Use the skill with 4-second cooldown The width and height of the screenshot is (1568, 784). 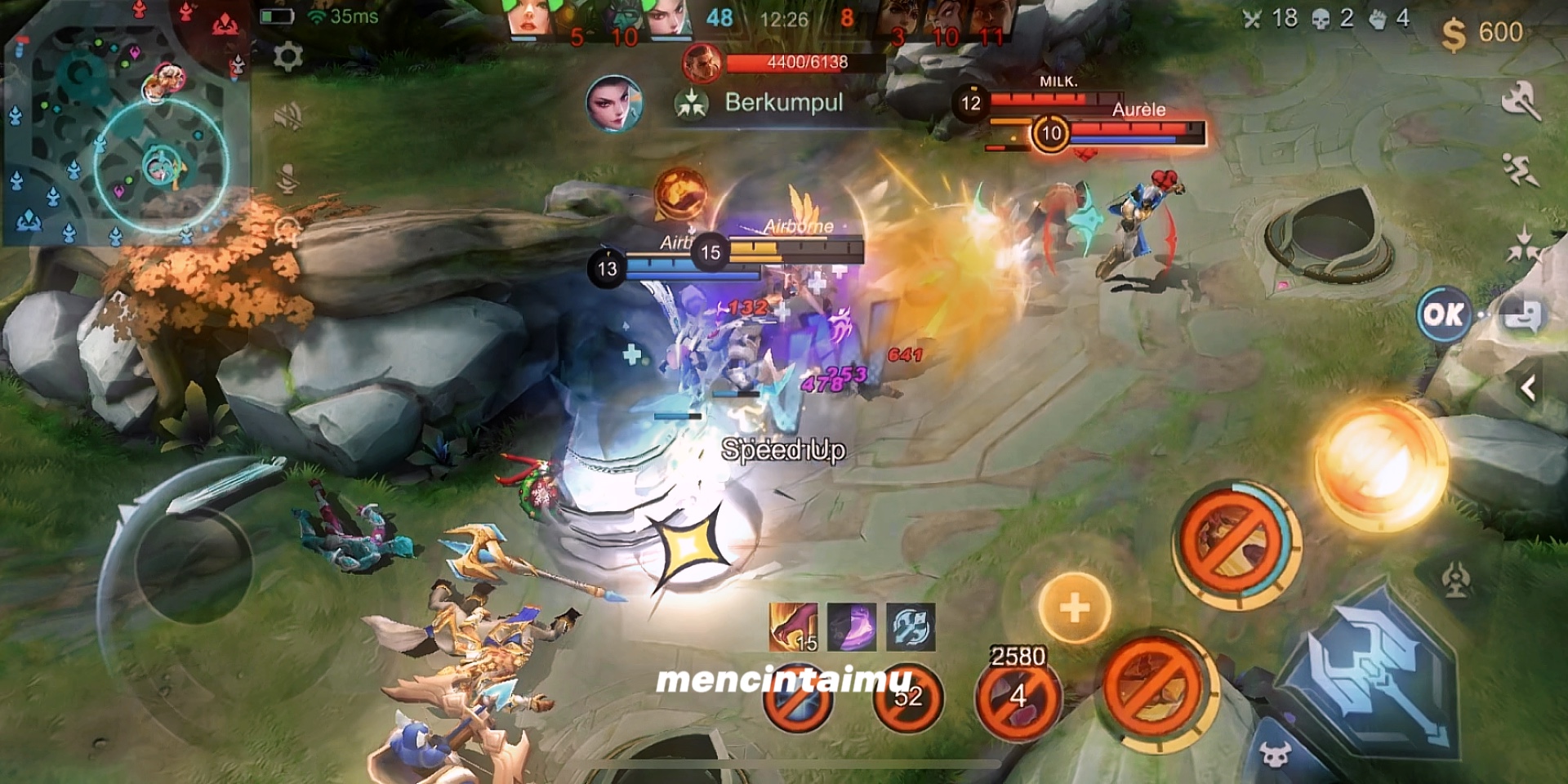click(x=1018, y=698)
